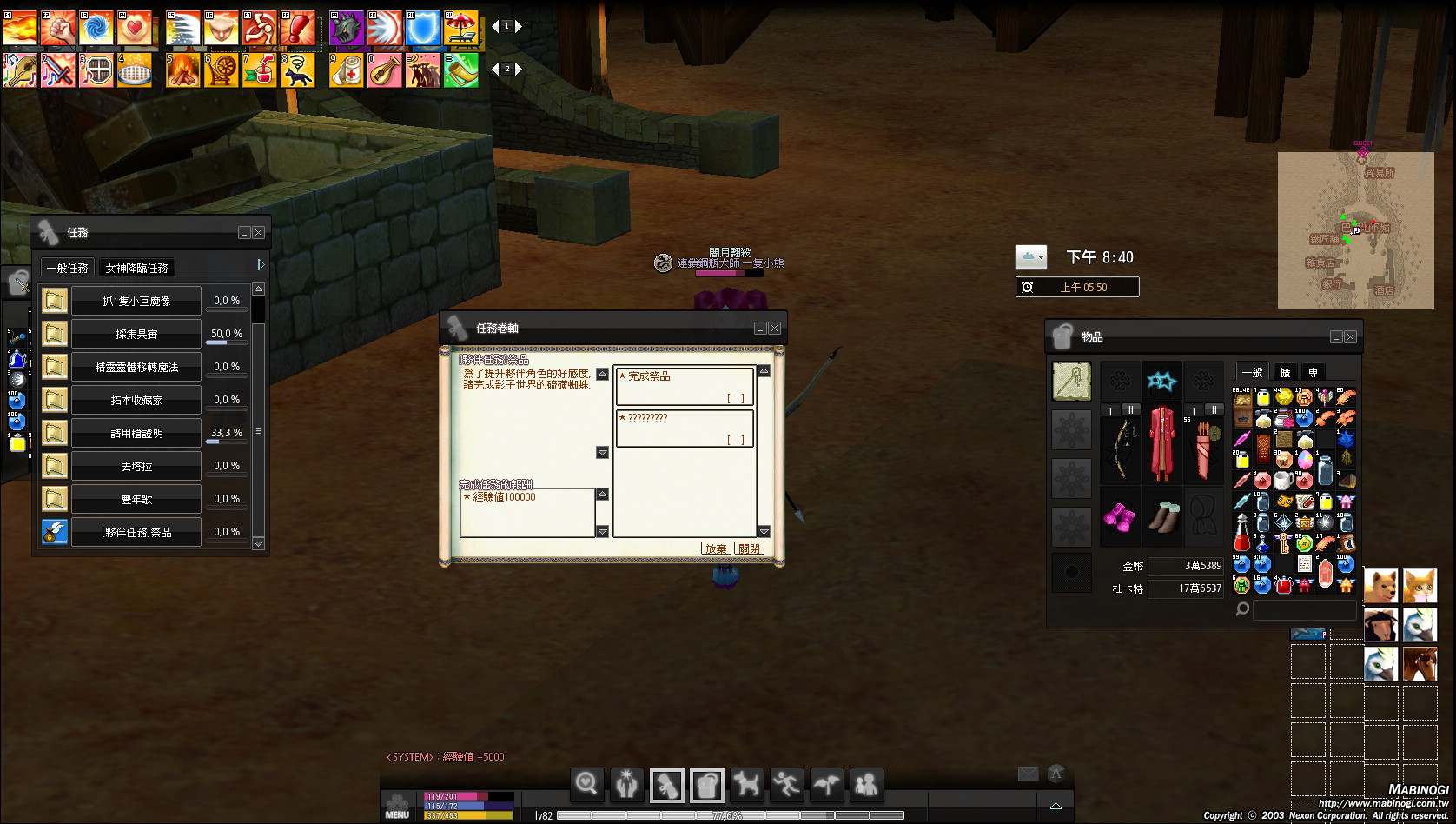Image resolution: width=1456 pixels, height=824 pixels.
Task: Click the pink gloves equipment slot
Action: (x=1120, y=517)
